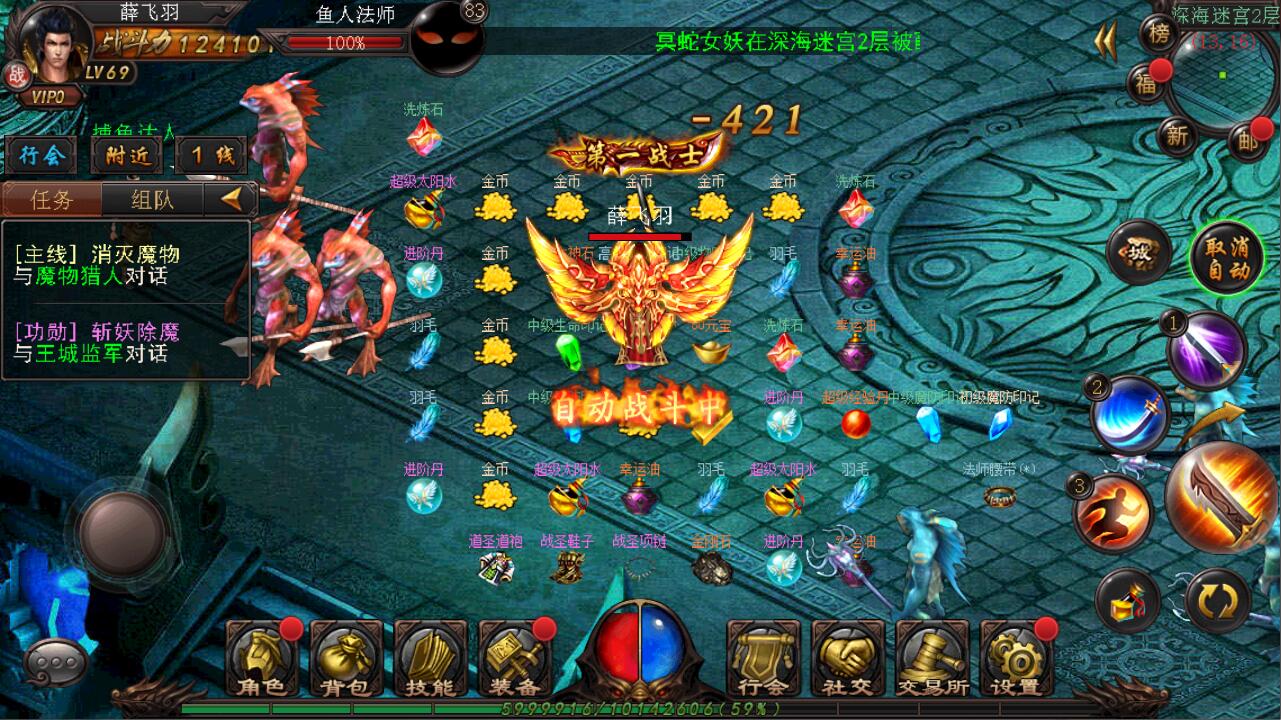Click the 附近 nearby button
1281x720 pixels.
pyautogui.click(x=126, y=156)
